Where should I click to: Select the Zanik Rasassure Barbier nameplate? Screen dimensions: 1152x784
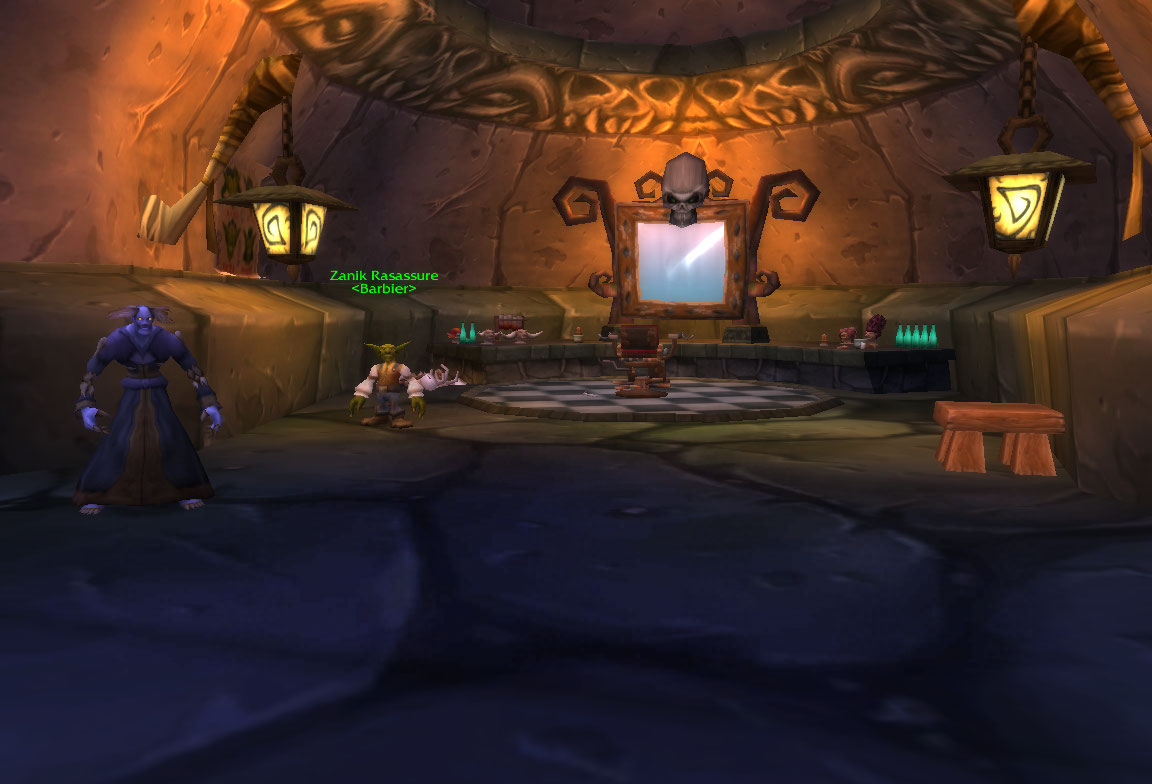[384, 281]
